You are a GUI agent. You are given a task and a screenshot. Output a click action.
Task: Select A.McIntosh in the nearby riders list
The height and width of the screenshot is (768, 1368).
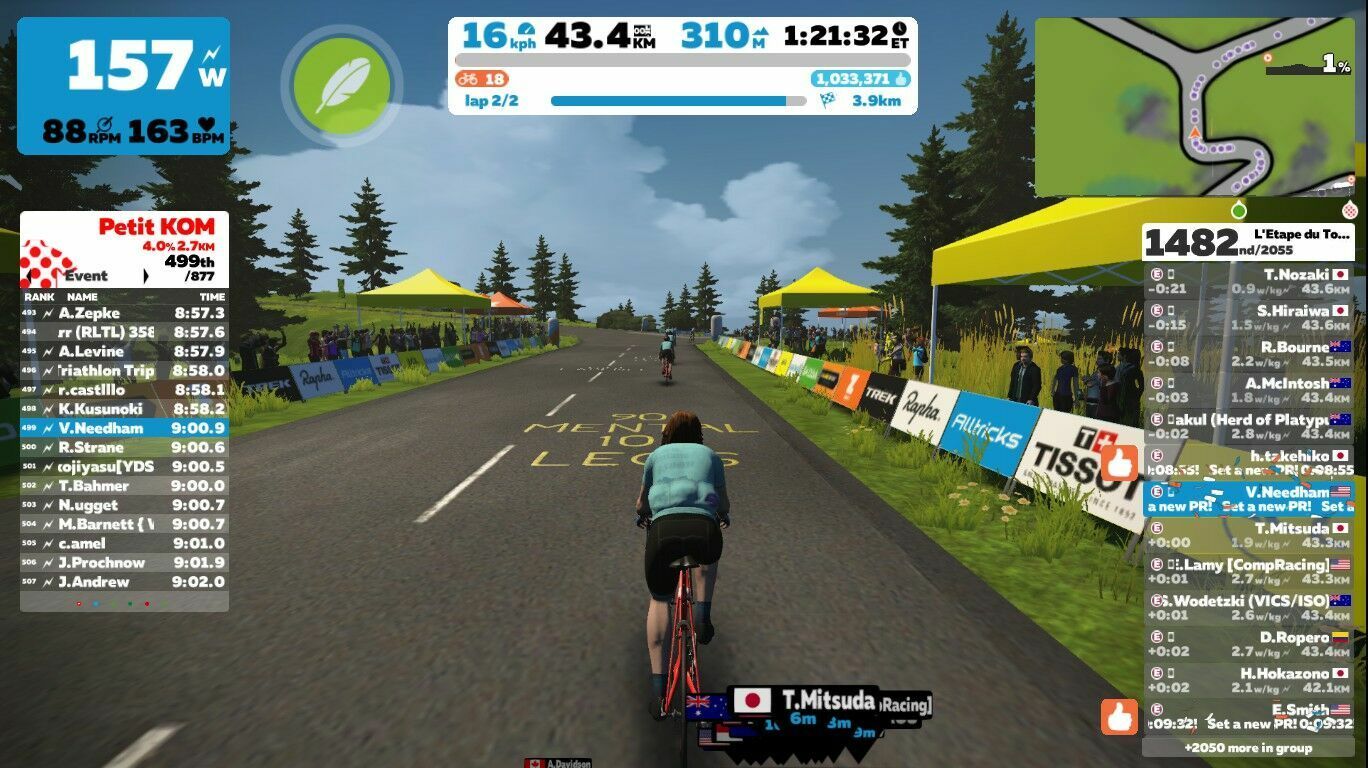point(1247,391)
